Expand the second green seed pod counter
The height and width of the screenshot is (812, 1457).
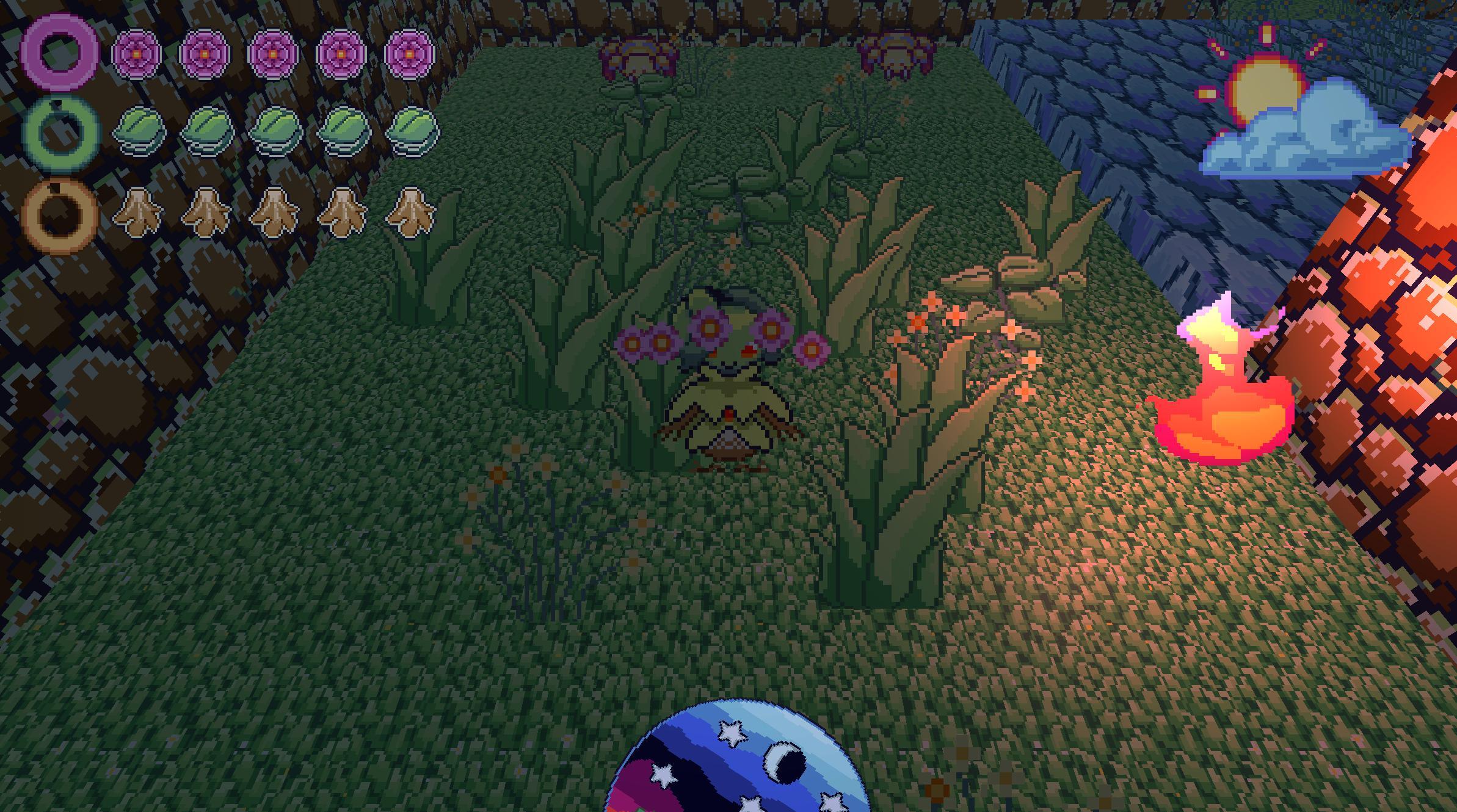click(208, 129)
